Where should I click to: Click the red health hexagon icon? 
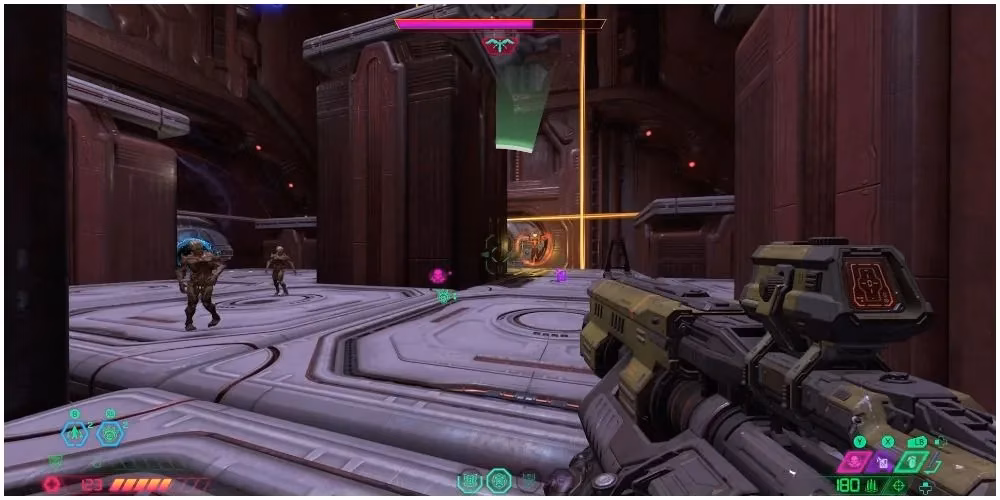click(x=51, y=484)
